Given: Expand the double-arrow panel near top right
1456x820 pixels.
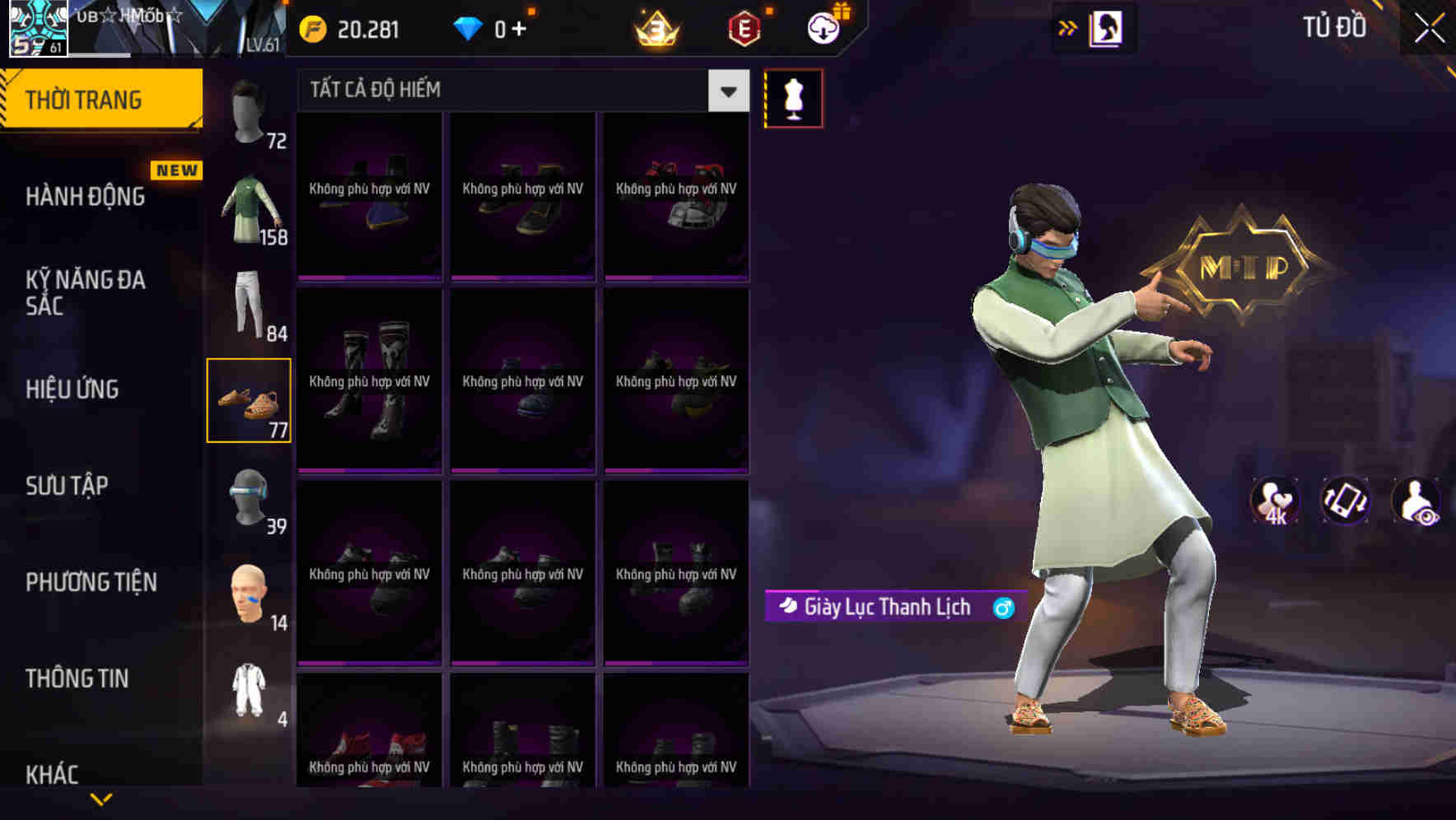Looking at the screenshot, I should tap(1067, 27).
